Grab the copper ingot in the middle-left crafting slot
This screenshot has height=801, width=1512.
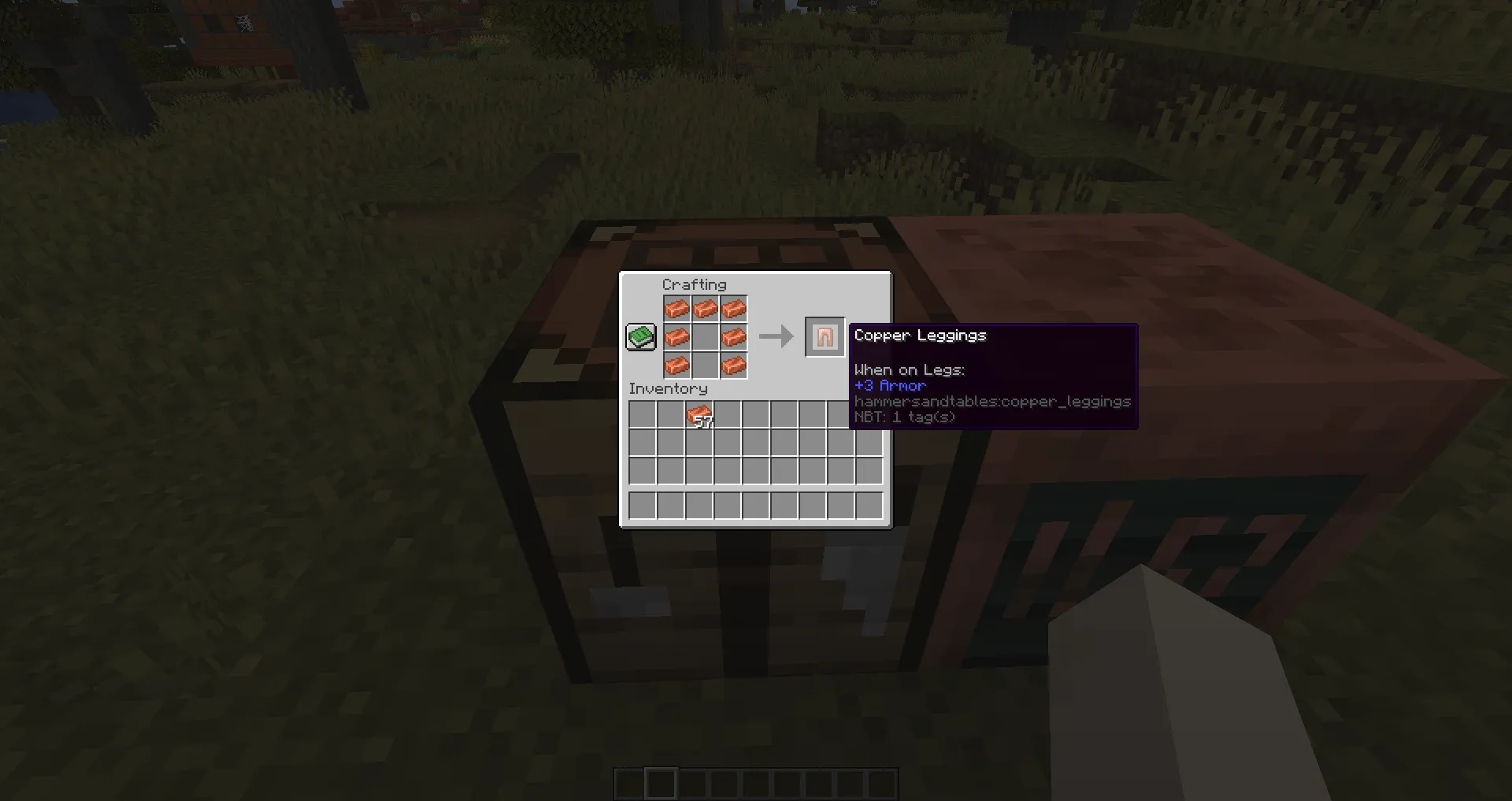677,337
